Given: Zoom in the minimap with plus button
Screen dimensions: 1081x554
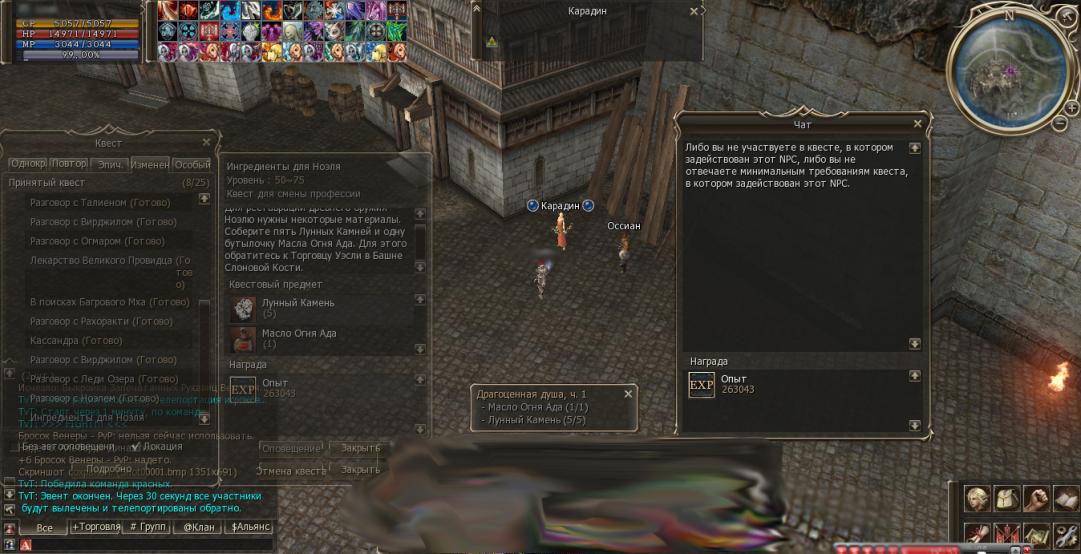Looking at the screenshot, I should pos(1072,106).
